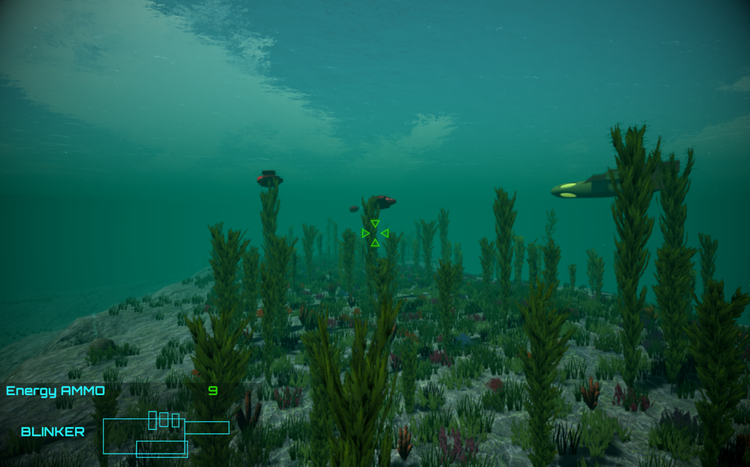Select the BLINKER weapon name label
Image resolution: width=750 pixels, height=467 pixels.
(52, 432)
